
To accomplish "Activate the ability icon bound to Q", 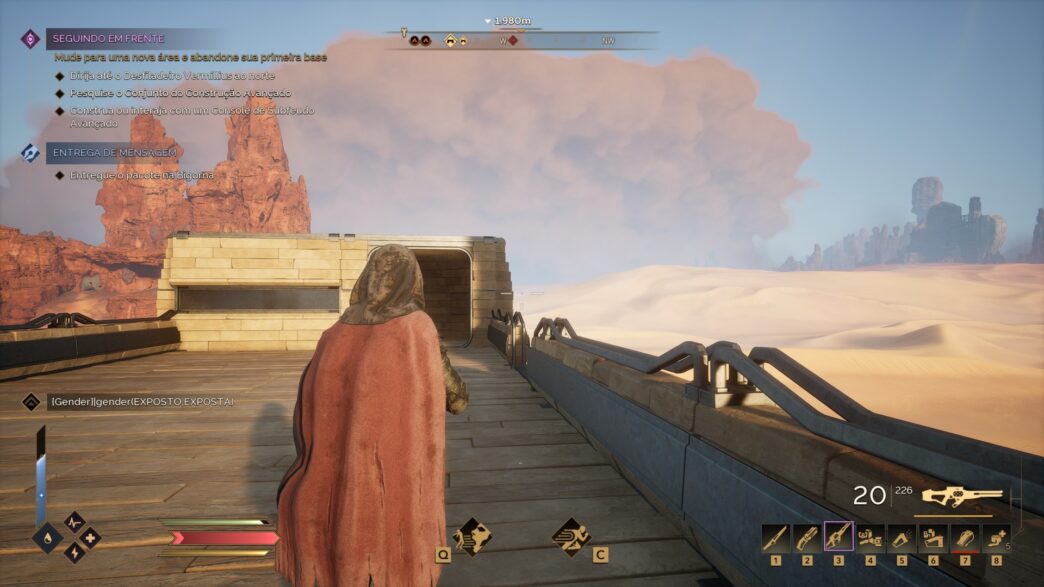I will [x=471, y=536].
